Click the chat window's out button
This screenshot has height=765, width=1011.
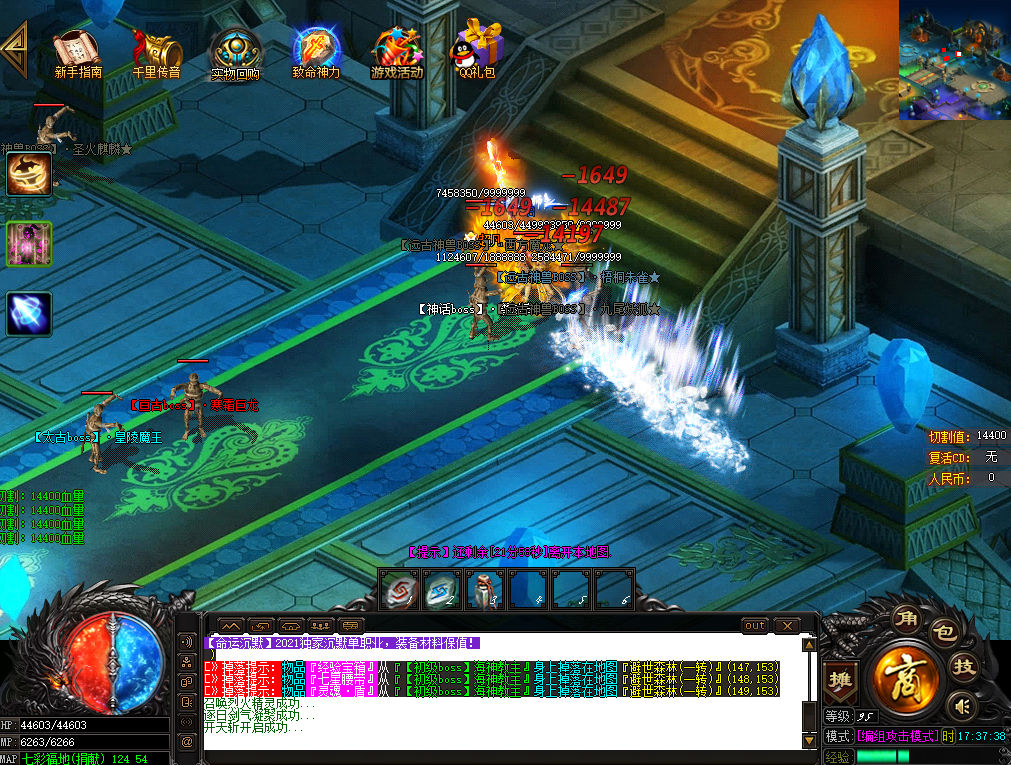tap(755, 626)
